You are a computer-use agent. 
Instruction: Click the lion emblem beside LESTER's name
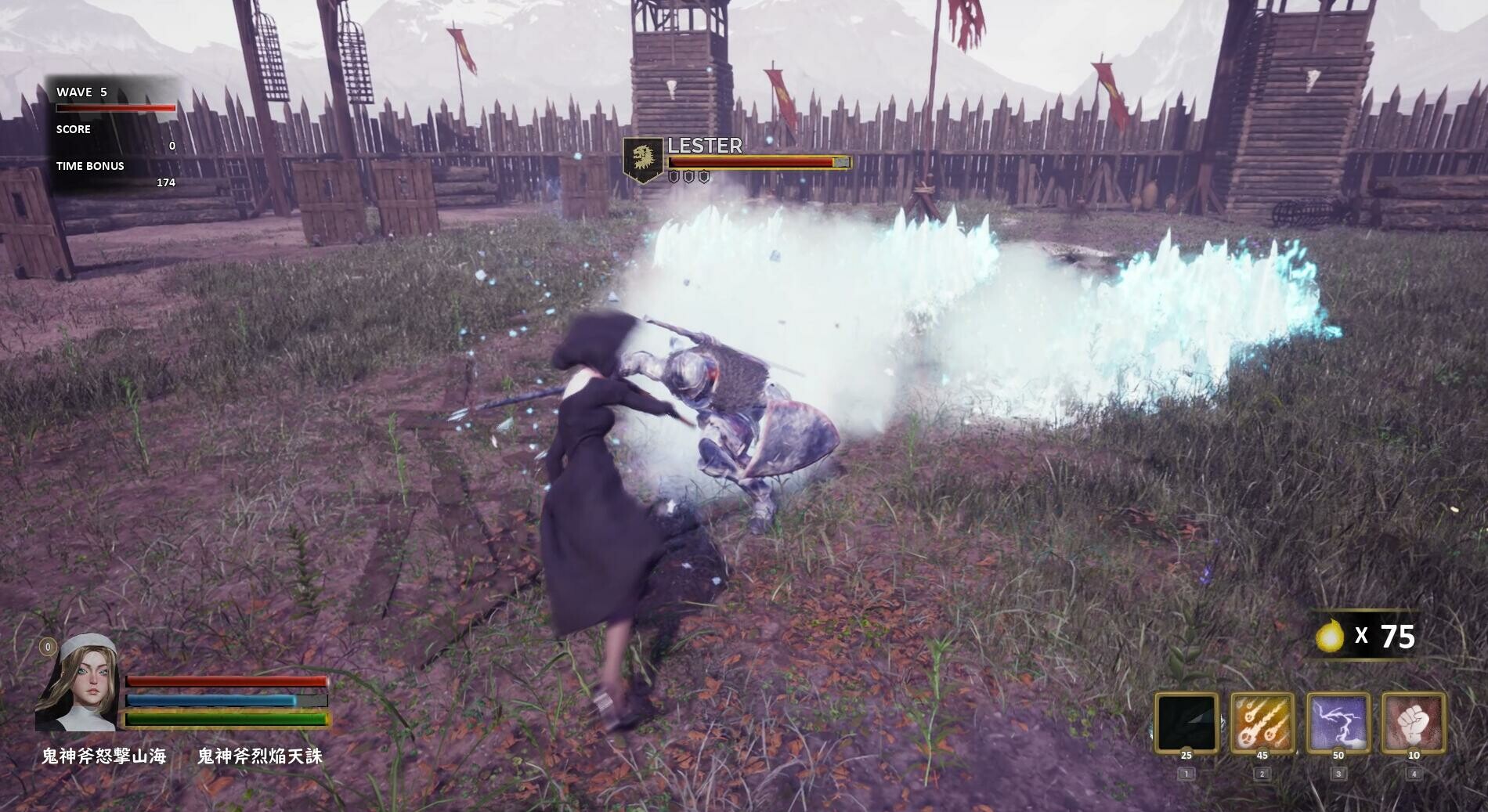click(644, 156)
